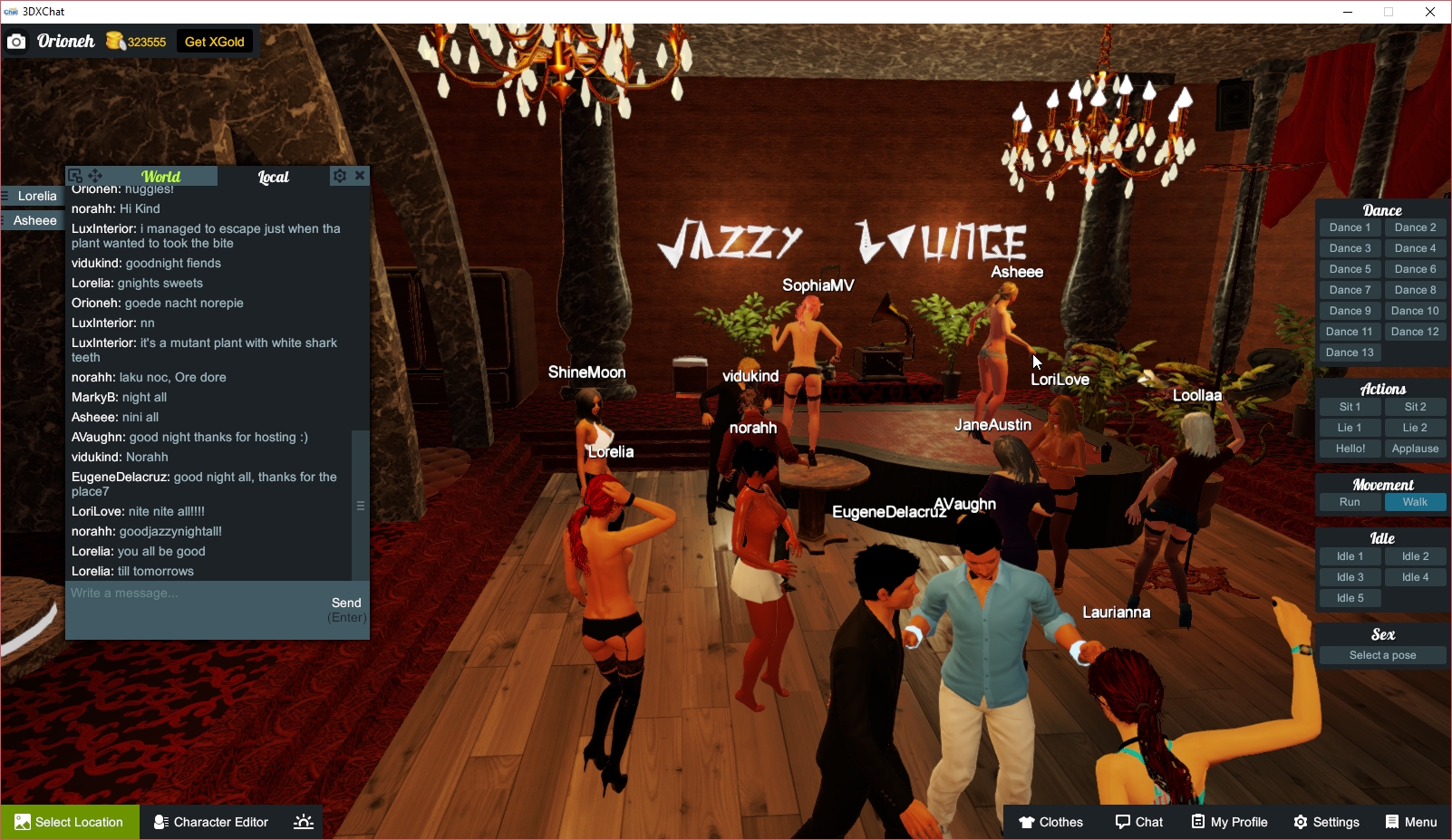Image resolution: width=1452 pixels, height=840 pixels.
Task: Open Settings from the bottom bar
Action: point(1326,822)
